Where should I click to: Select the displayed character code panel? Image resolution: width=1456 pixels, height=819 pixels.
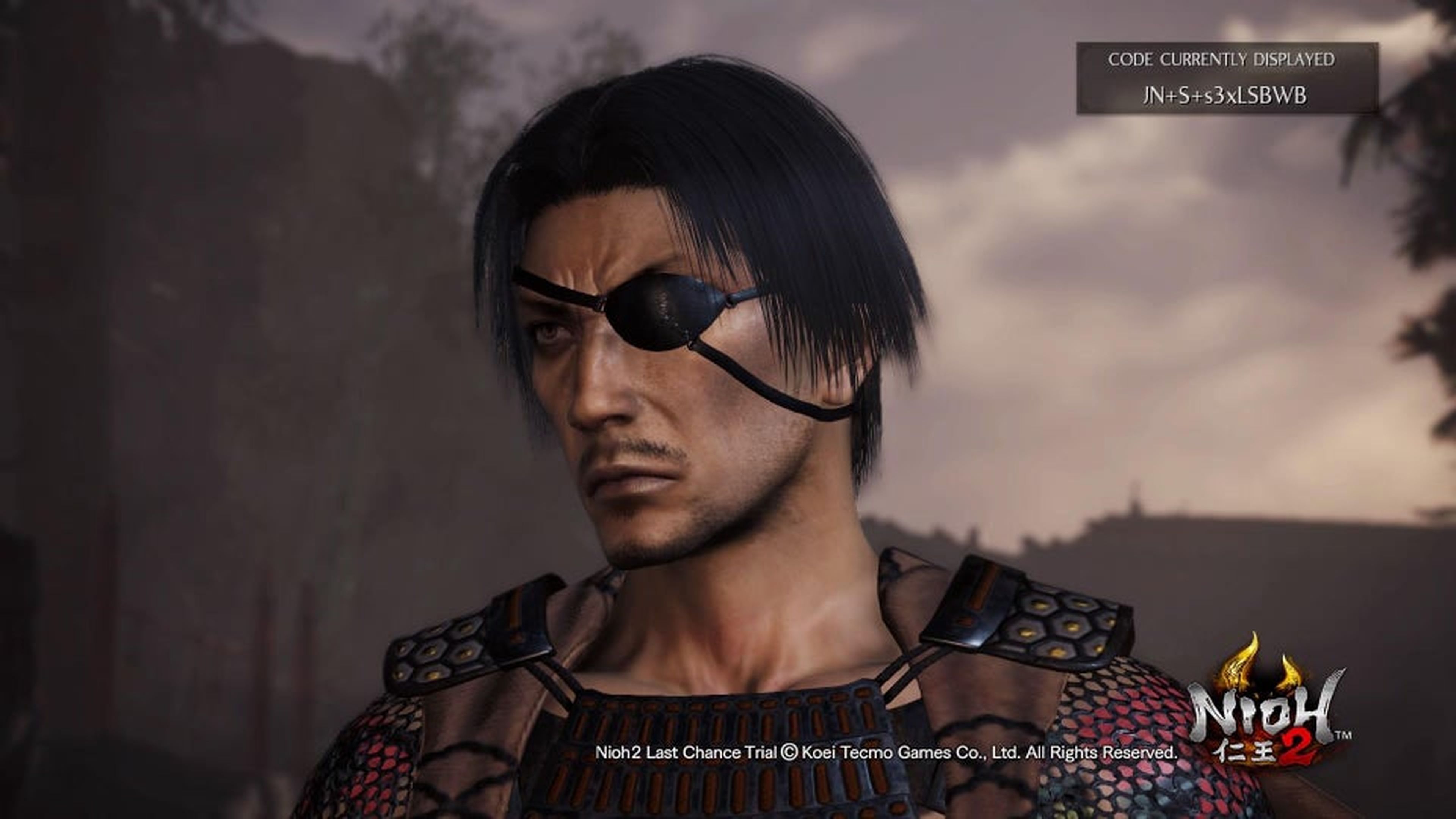[1227, 78]
